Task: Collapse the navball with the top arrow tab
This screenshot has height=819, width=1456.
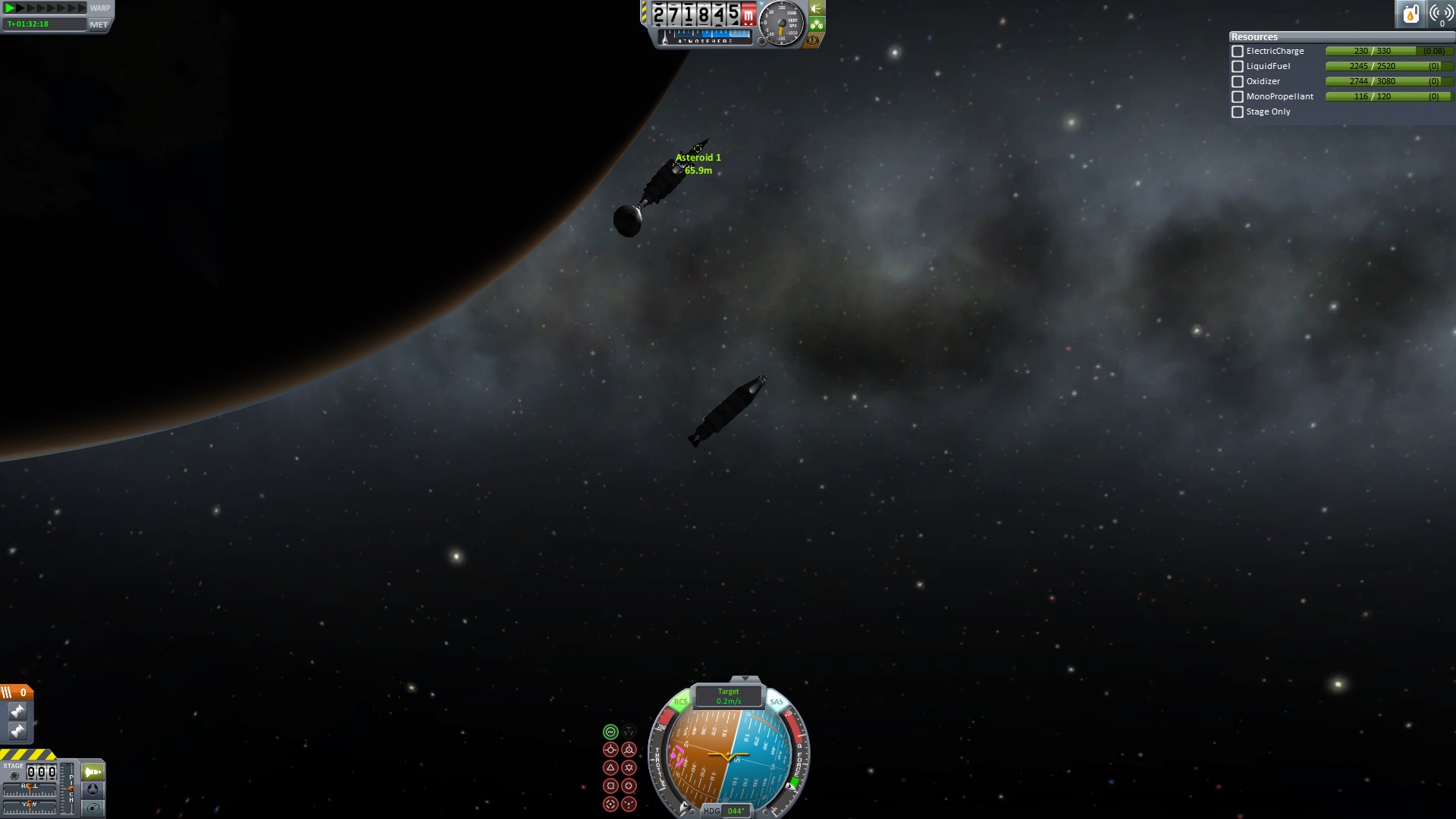Action: [x=745, y=679]
